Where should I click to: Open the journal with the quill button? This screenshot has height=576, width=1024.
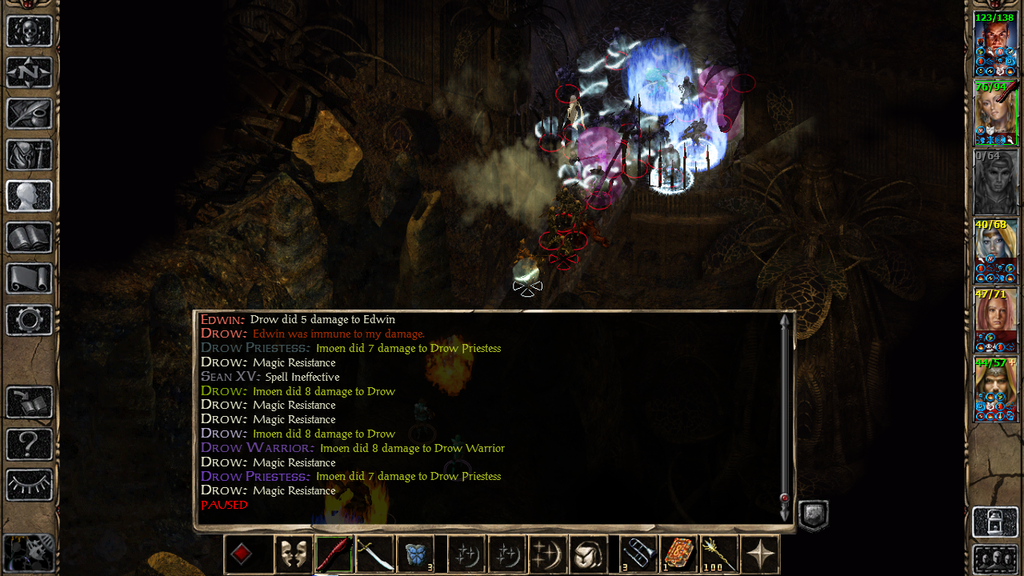click(x=29, y=113)
